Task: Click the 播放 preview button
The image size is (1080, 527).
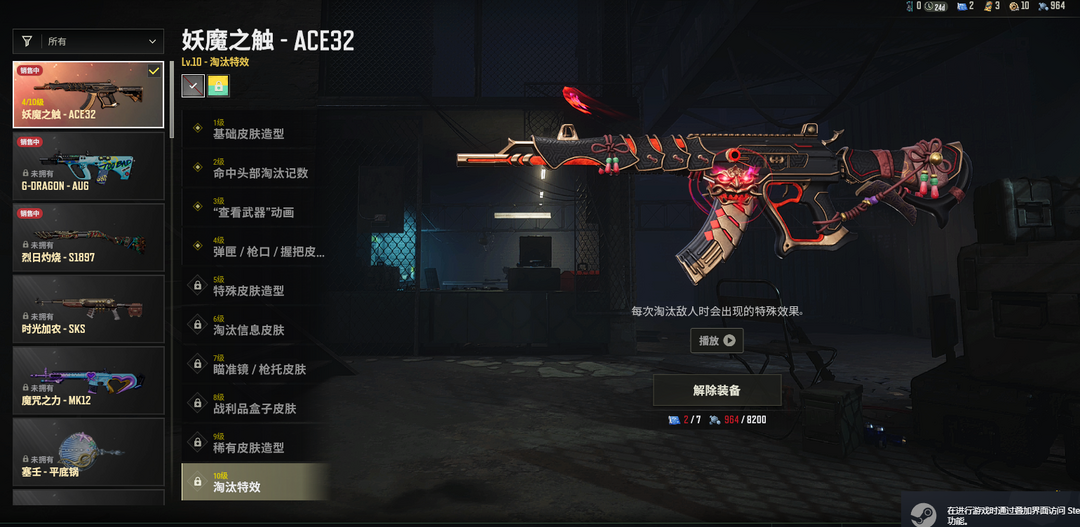Action: [716, 341]
